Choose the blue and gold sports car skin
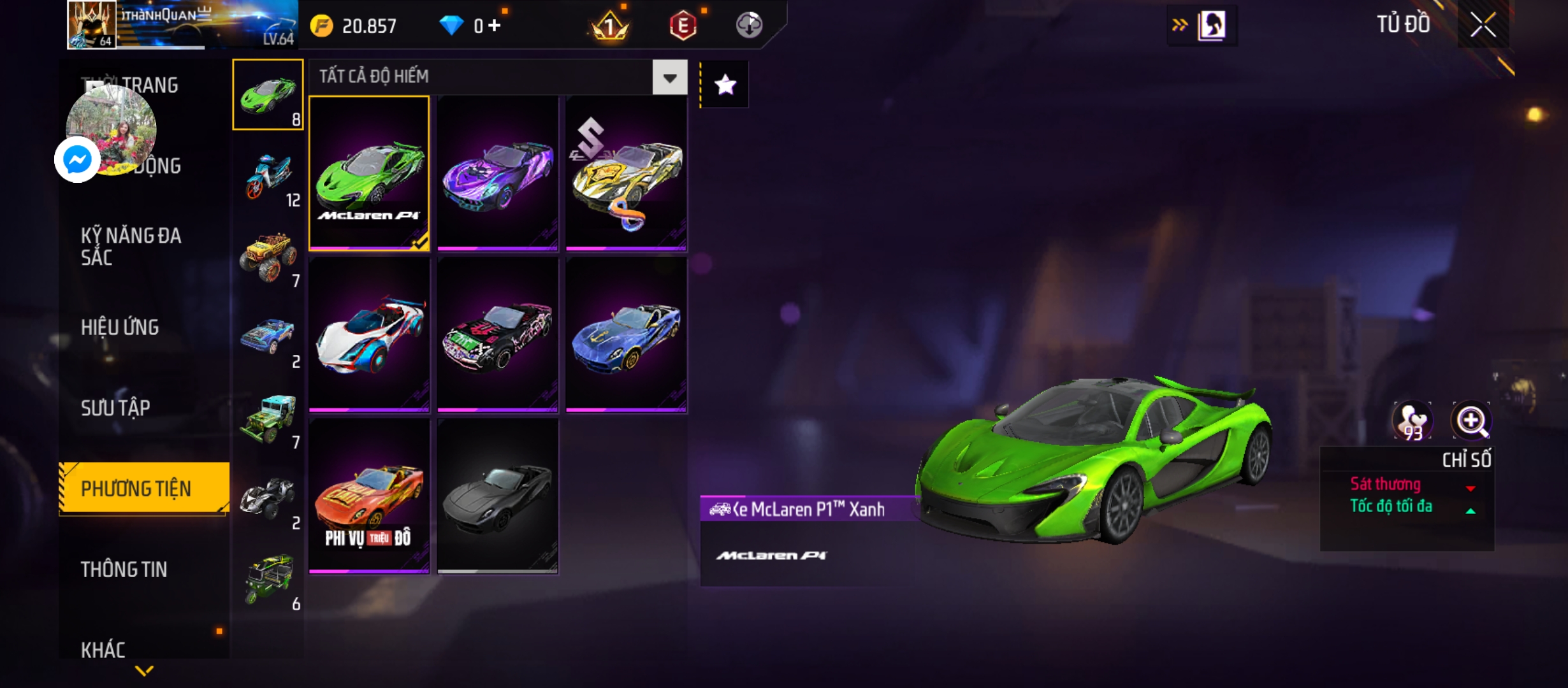Screen dimensions: 1568x688 point(626,334)
